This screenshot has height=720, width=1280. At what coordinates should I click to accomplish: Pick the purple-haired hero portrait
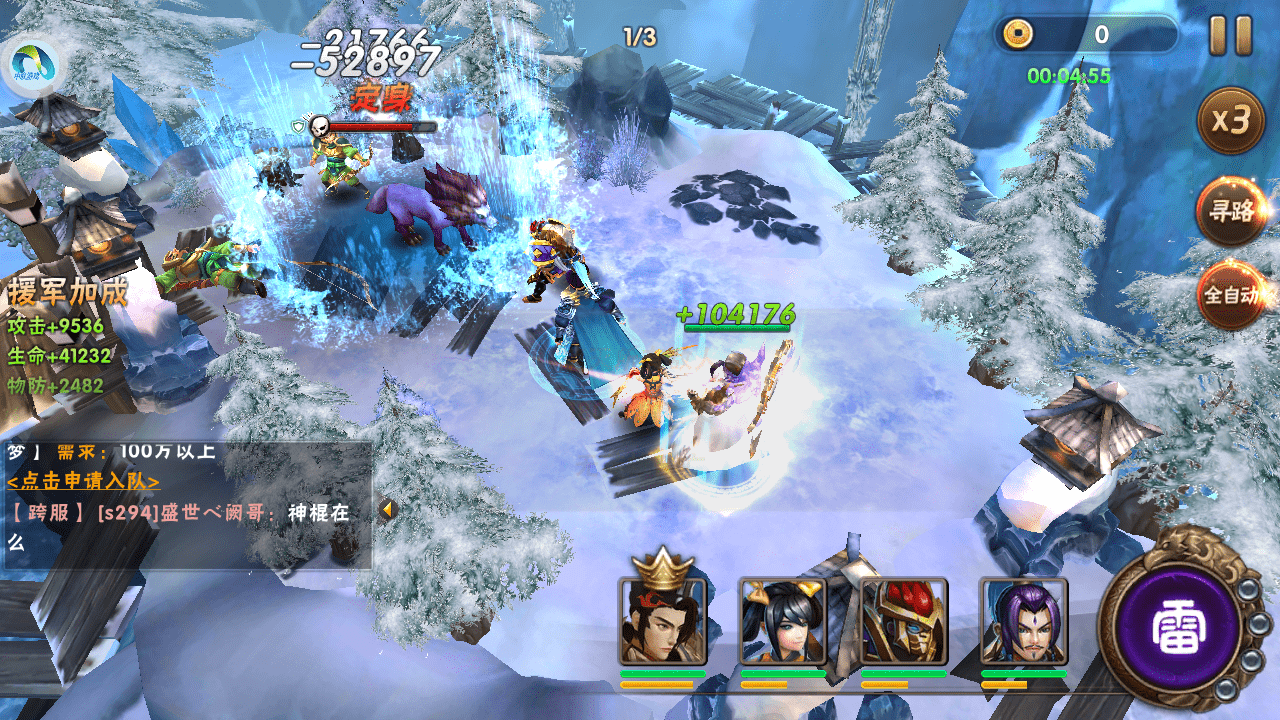[x=1023, y=621]
